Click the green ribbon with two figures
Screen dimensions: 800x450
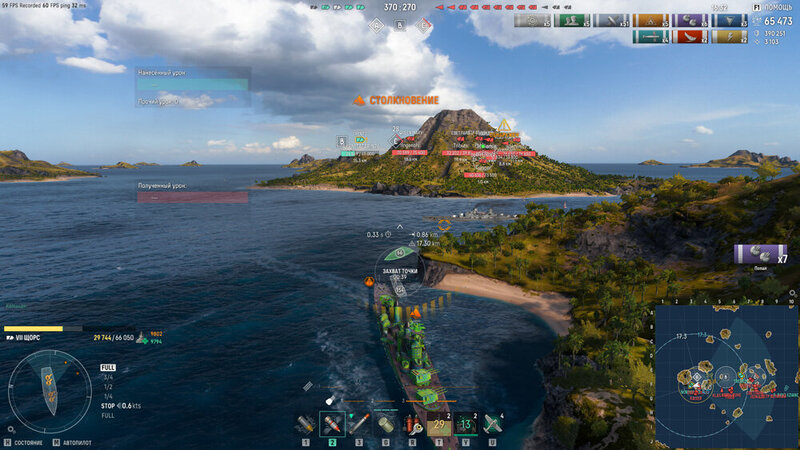(x=569, y=20)
